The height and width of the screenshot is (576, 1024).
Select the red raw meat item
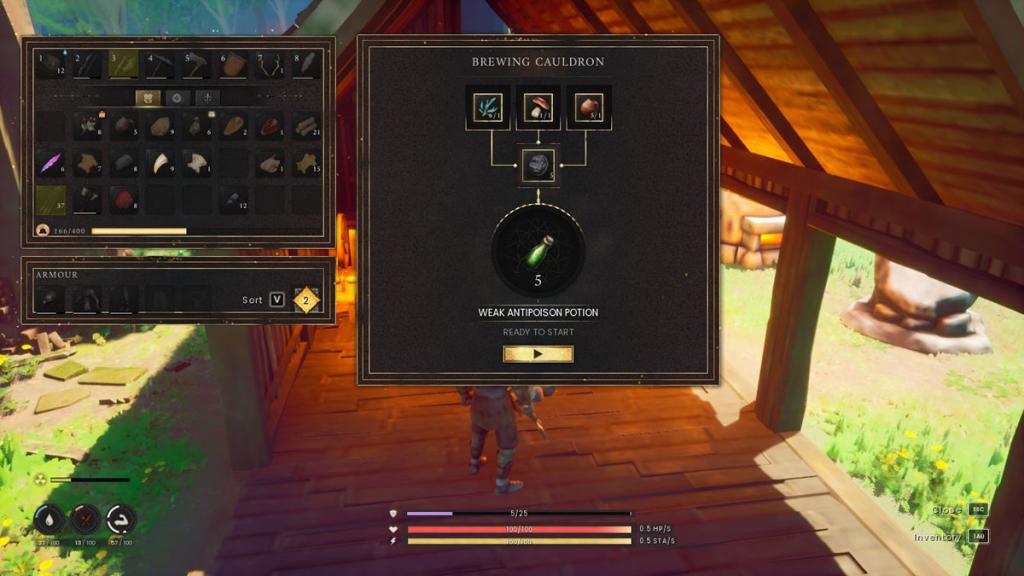270,126
